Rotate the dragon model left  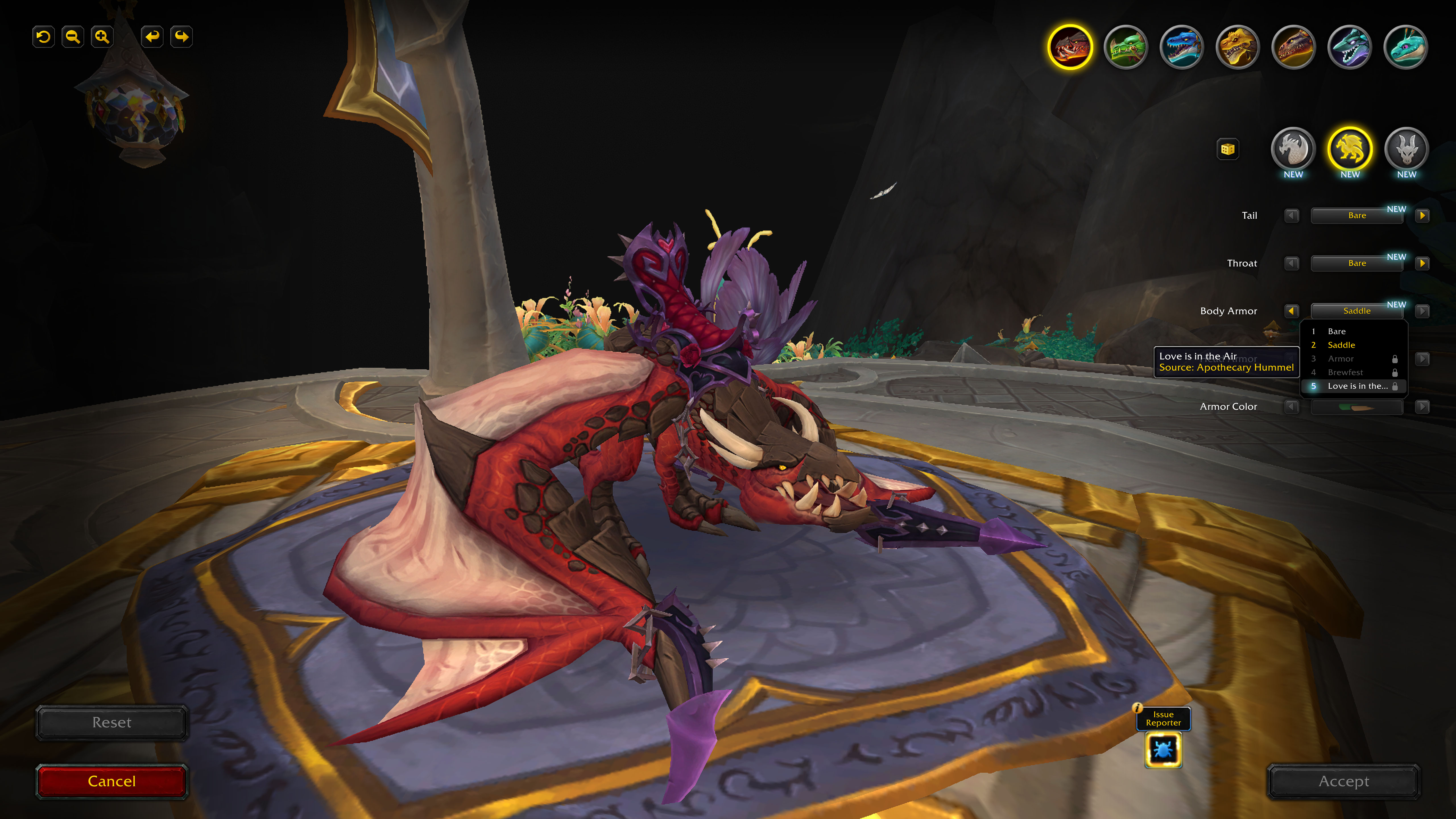tap(152, 37)
